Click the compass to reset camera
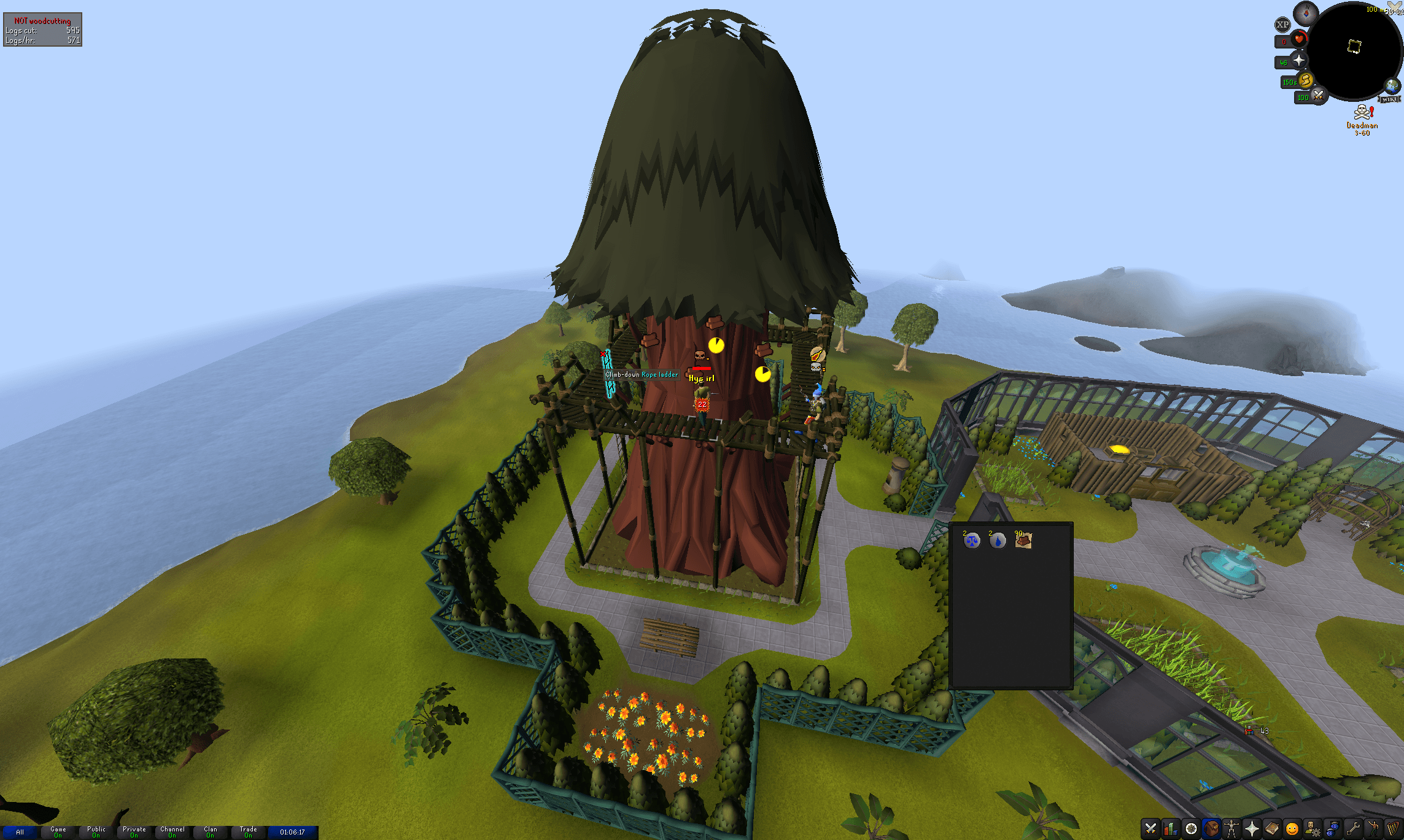 point(1306,15)
